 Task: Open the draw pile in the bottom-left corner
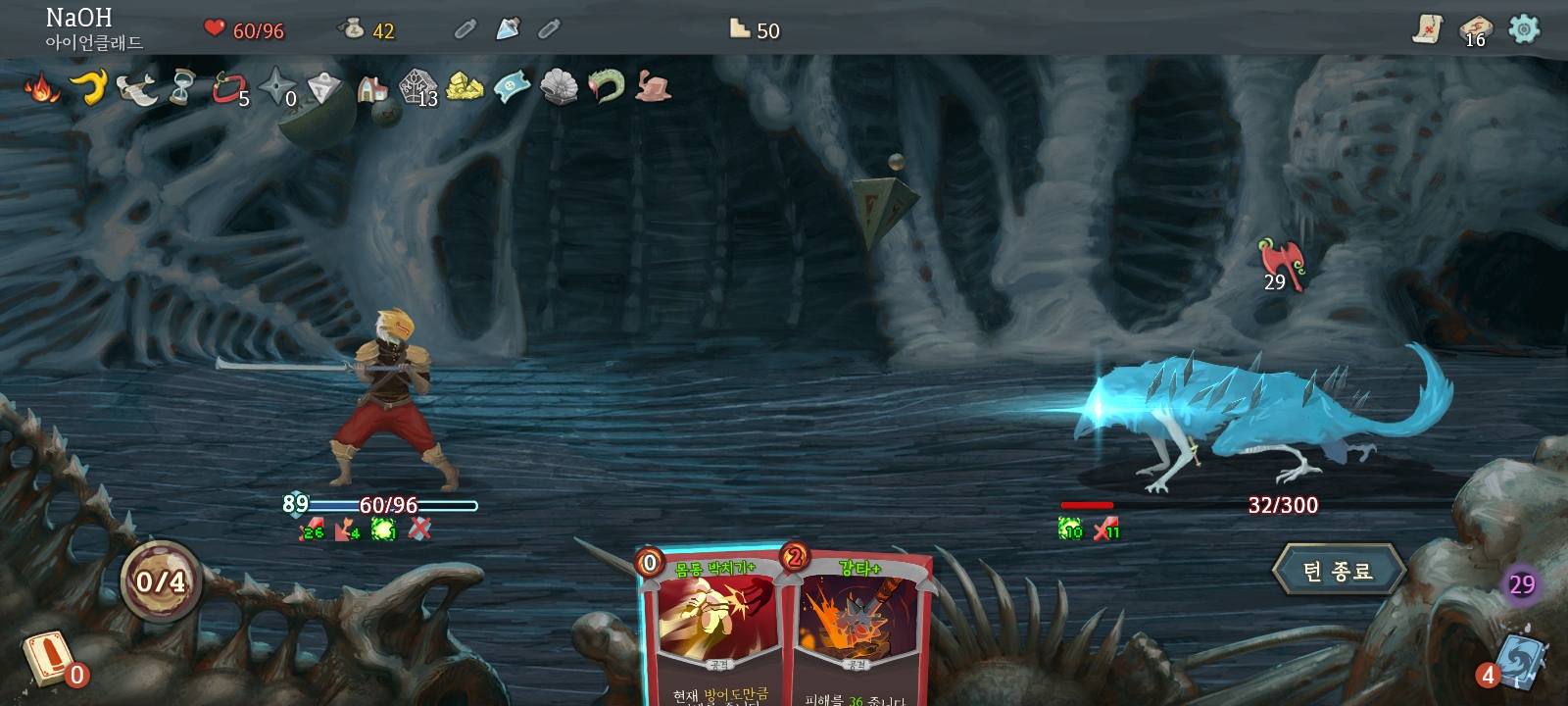(x=47, y=657)
